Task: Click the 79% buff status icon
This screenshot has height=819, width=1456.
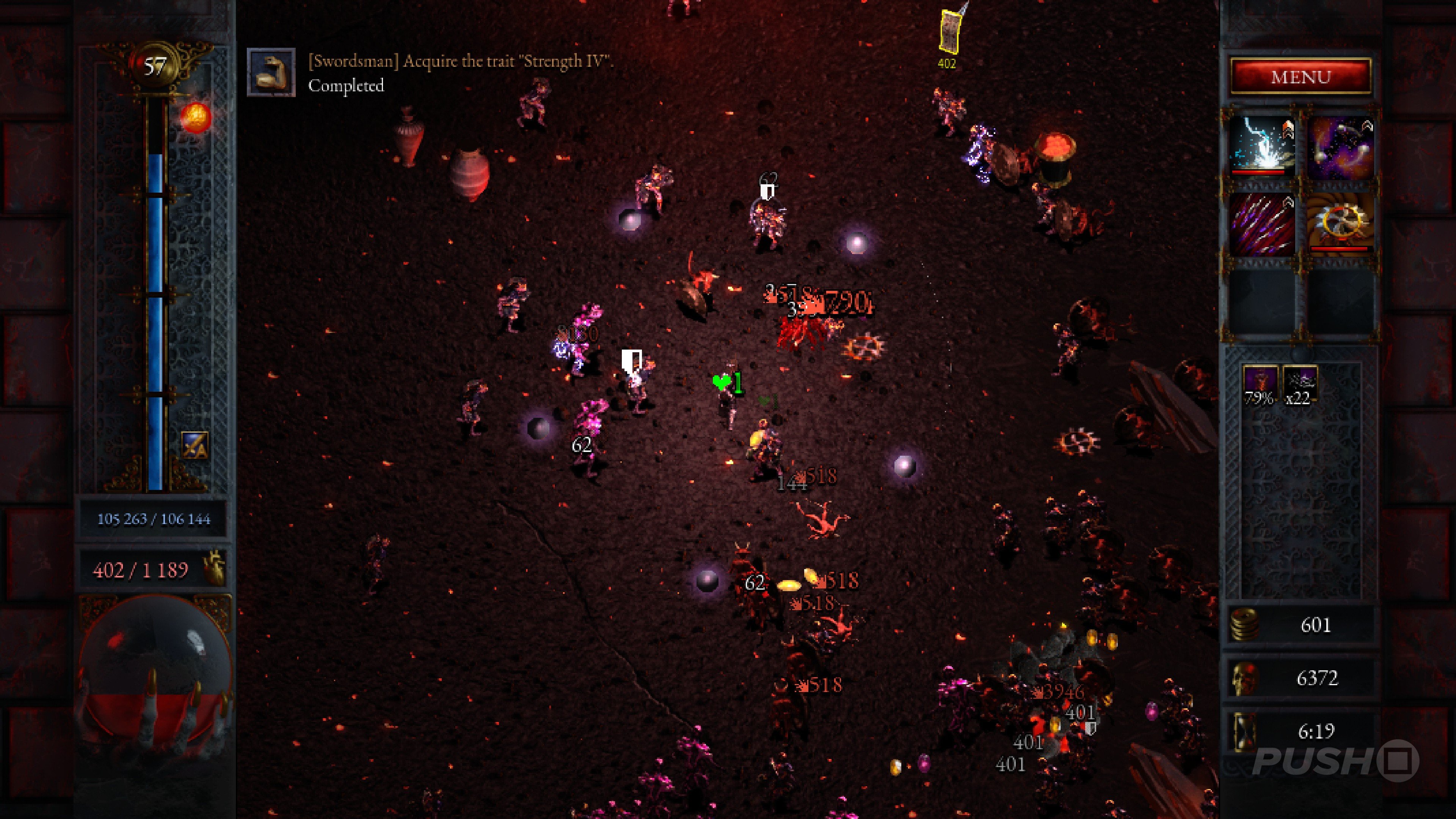Action: coord(1260,384)
